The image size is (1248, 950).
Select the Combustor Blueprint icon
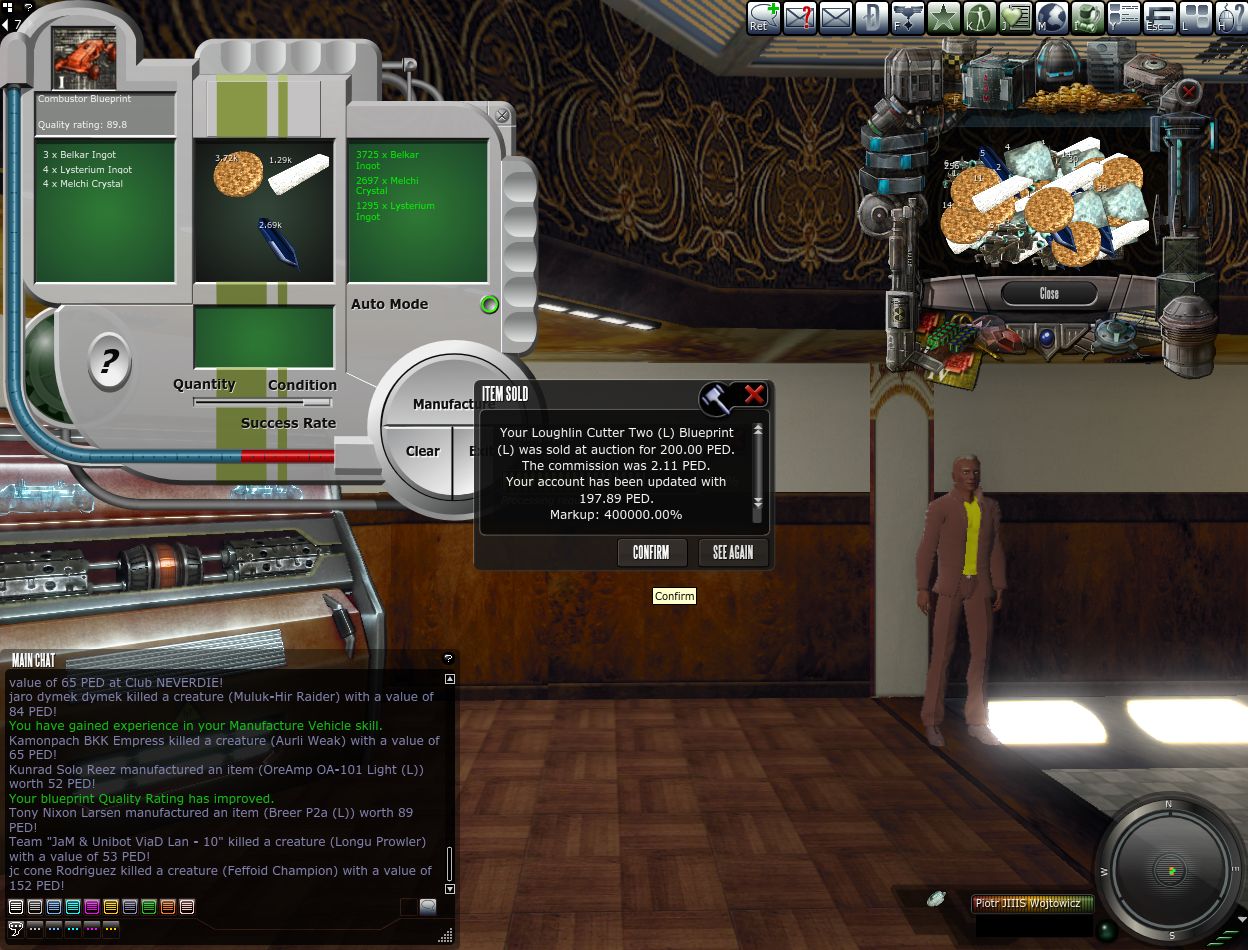tap(84, 58)
